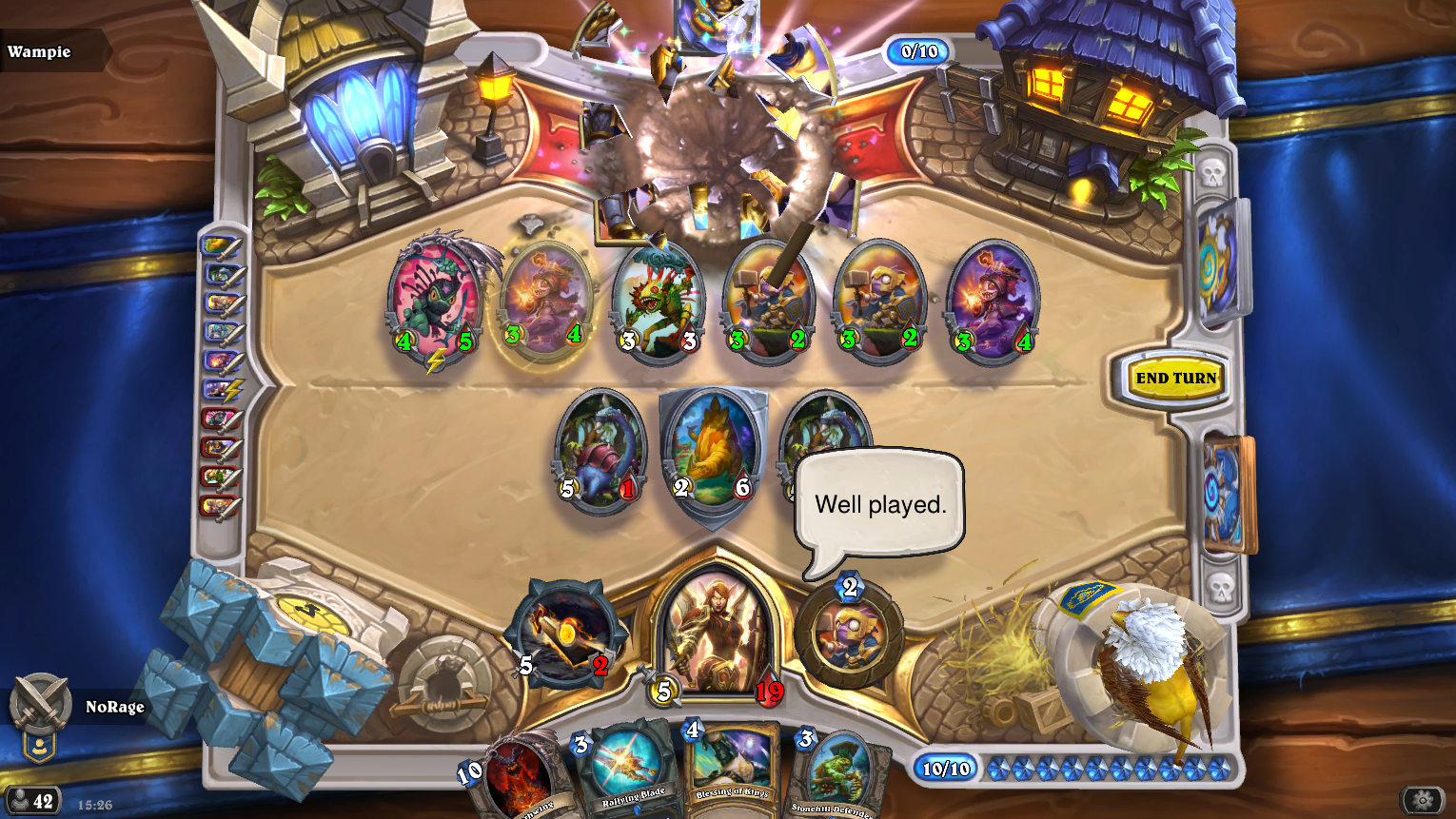Open the settings gear menu
The image size is (1456, 819).
tap(1423, 801)
